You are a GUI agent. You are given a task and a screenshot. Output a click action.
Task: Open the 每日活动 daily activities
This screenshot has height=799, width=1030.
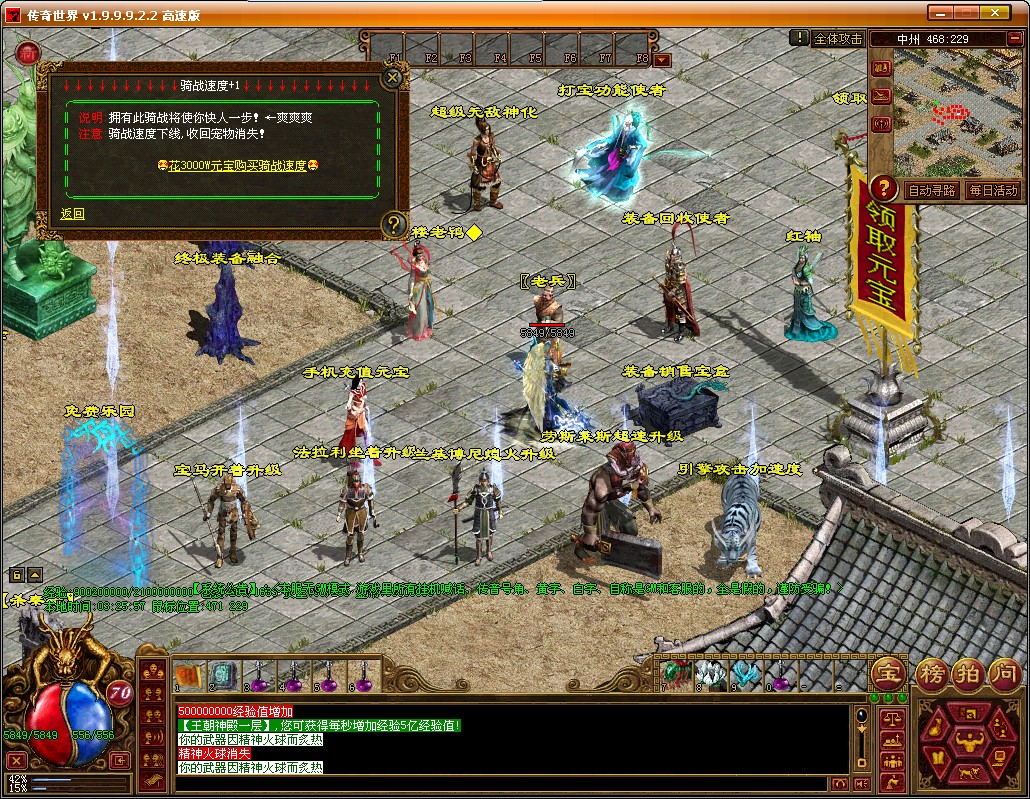click(x=992, y=190)
